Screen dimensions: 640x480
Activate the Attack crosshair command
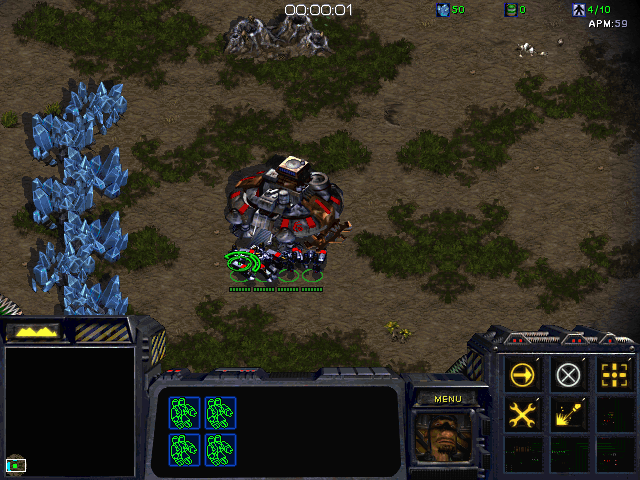point(612,376)
